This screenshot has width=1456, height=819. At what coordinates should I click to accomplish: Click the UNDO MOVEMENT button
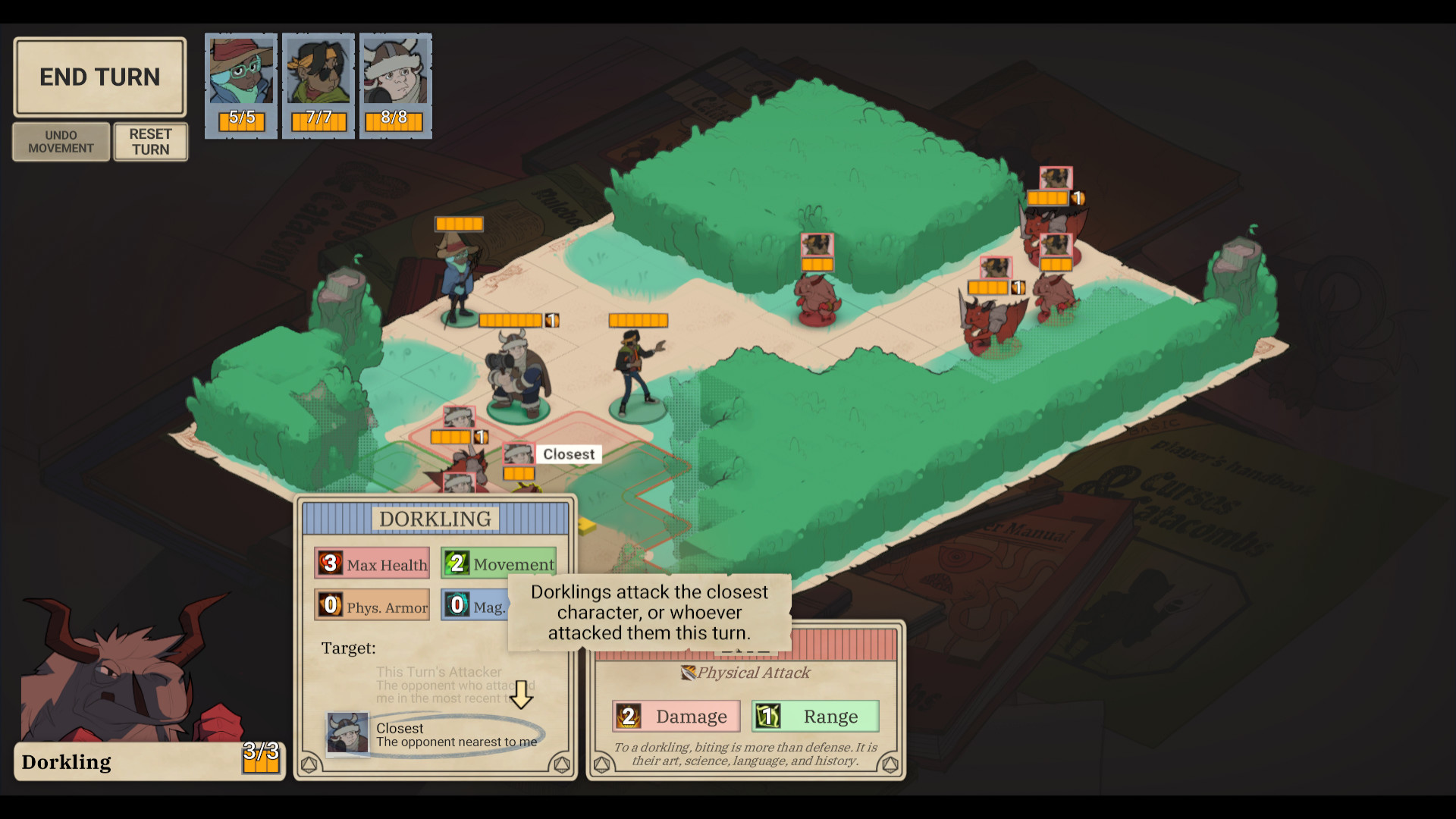[x=61, y=141]
